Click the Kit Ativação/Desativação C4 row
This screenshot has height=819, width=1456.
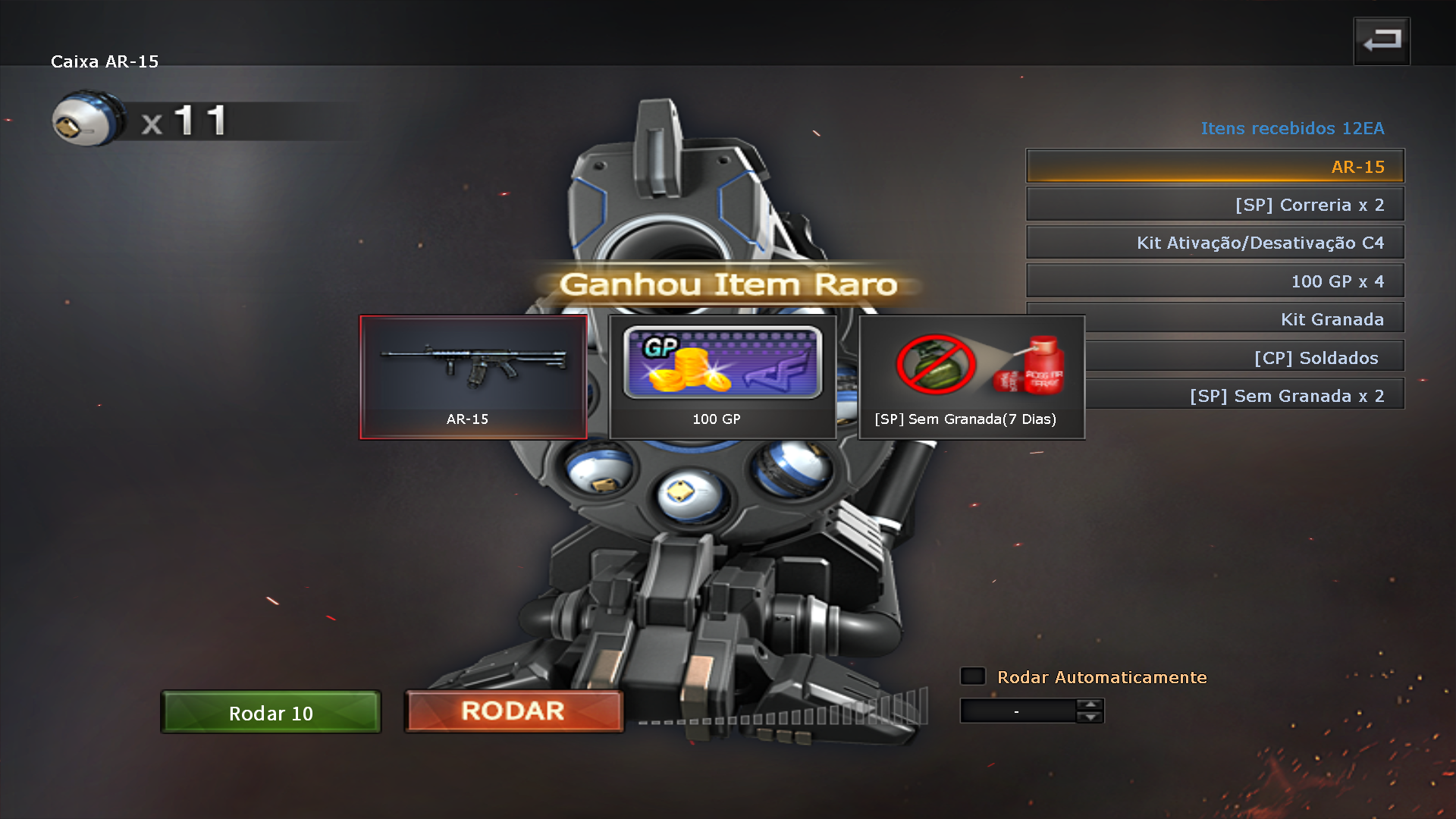coord(1215,243)
